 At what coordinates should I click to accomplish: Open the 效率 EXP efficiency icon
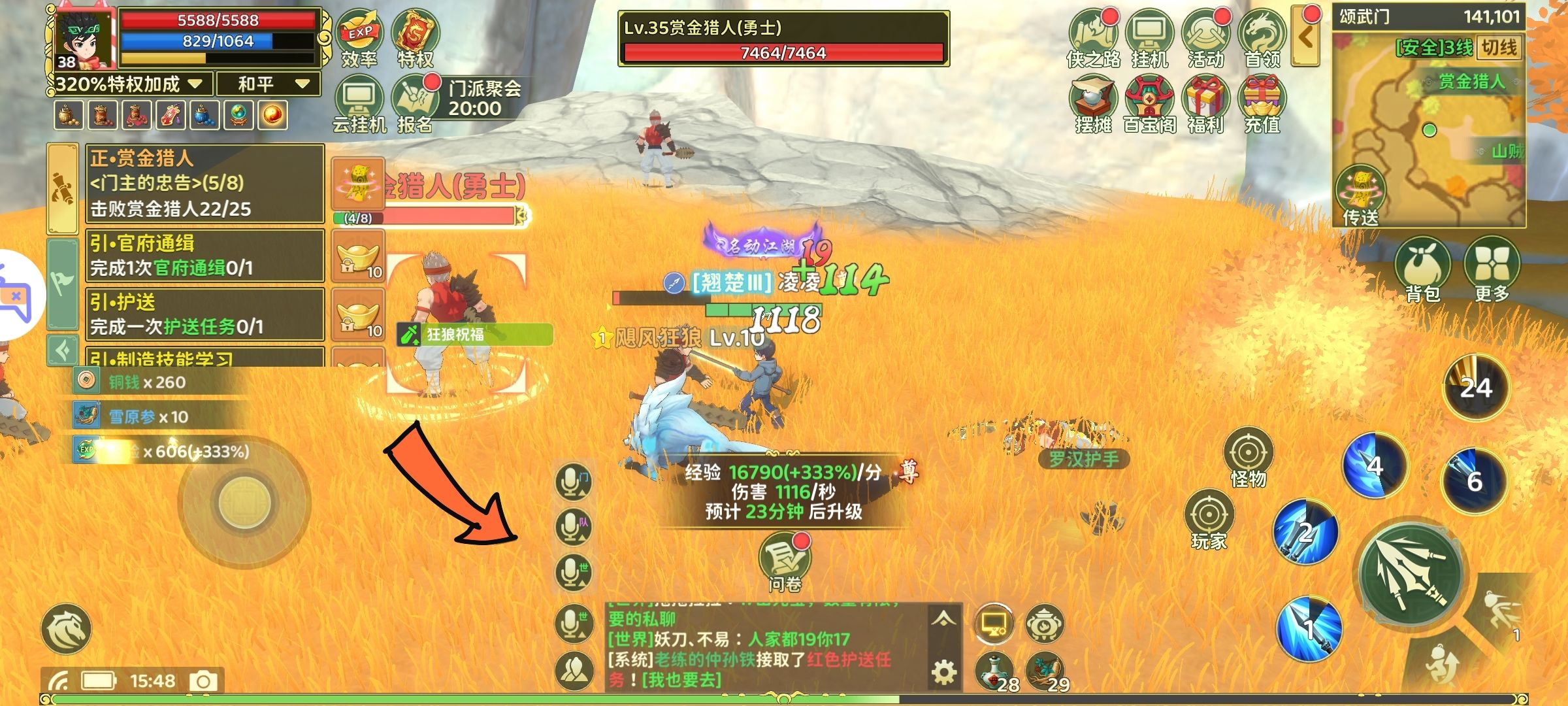[x=359, y=37]
